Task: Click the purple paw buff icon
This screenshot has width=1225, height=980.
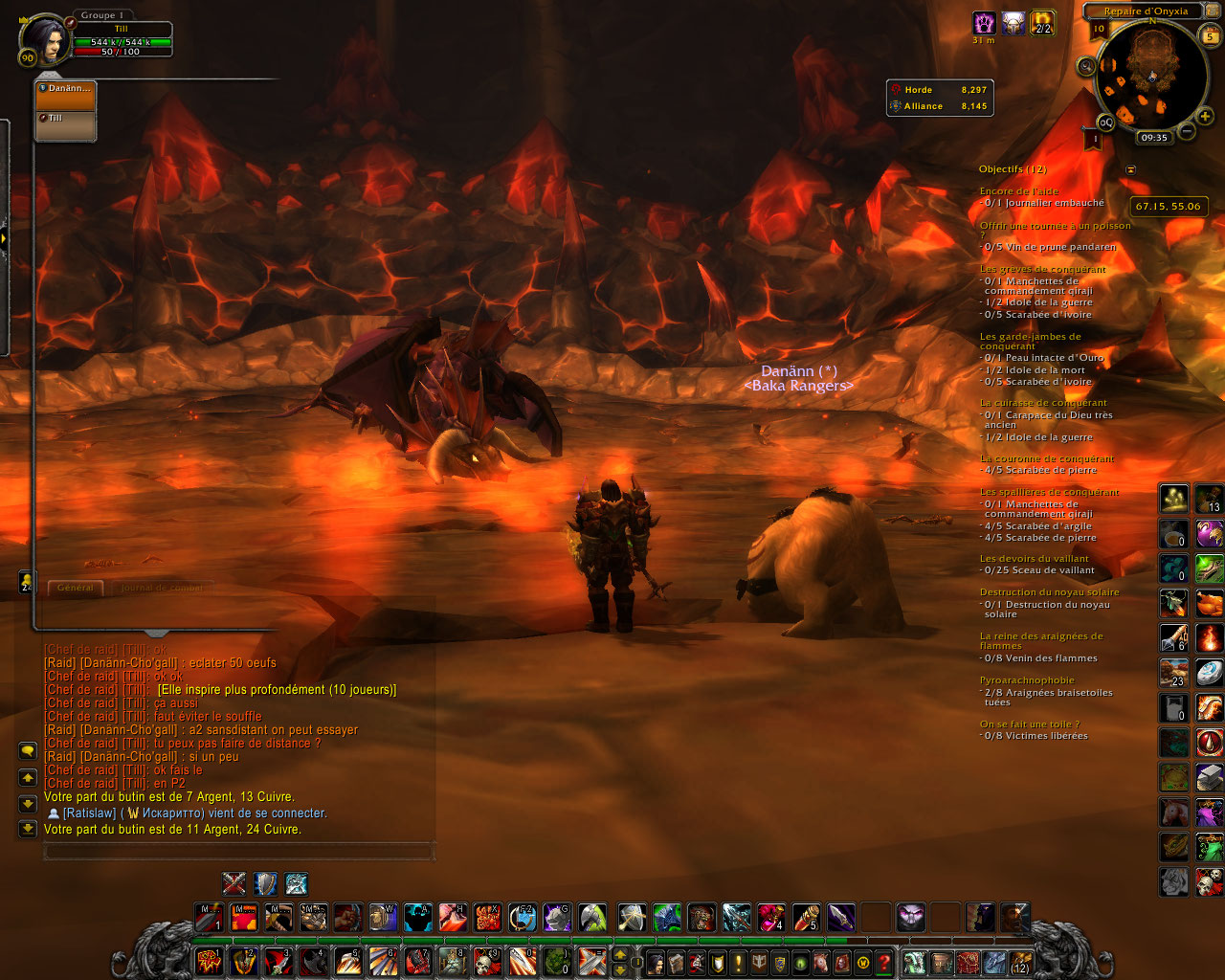Action: (x=984, y=23)
